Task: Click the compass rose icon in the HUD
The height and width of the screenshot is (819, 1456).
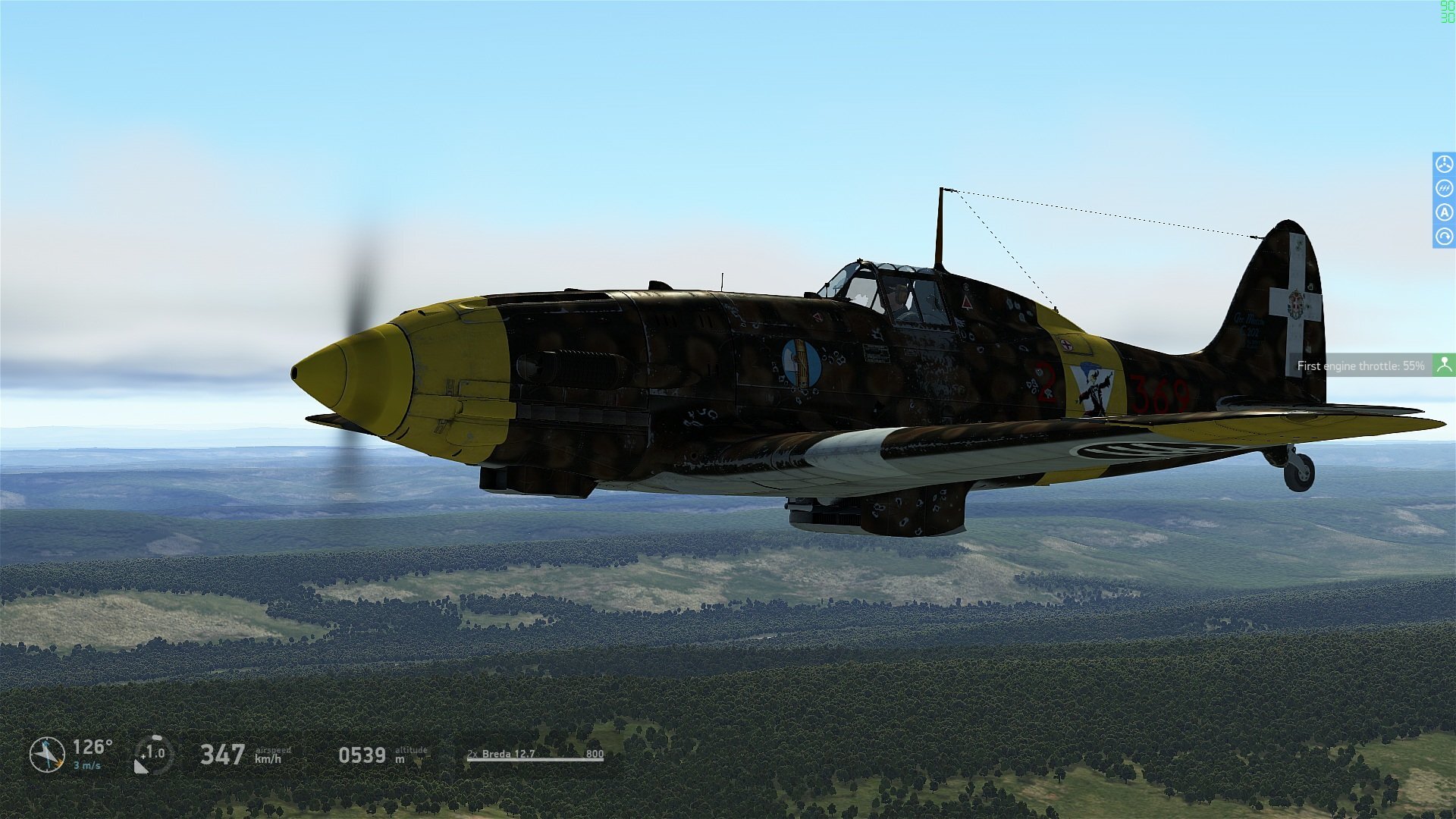Action: pos(47,755)
